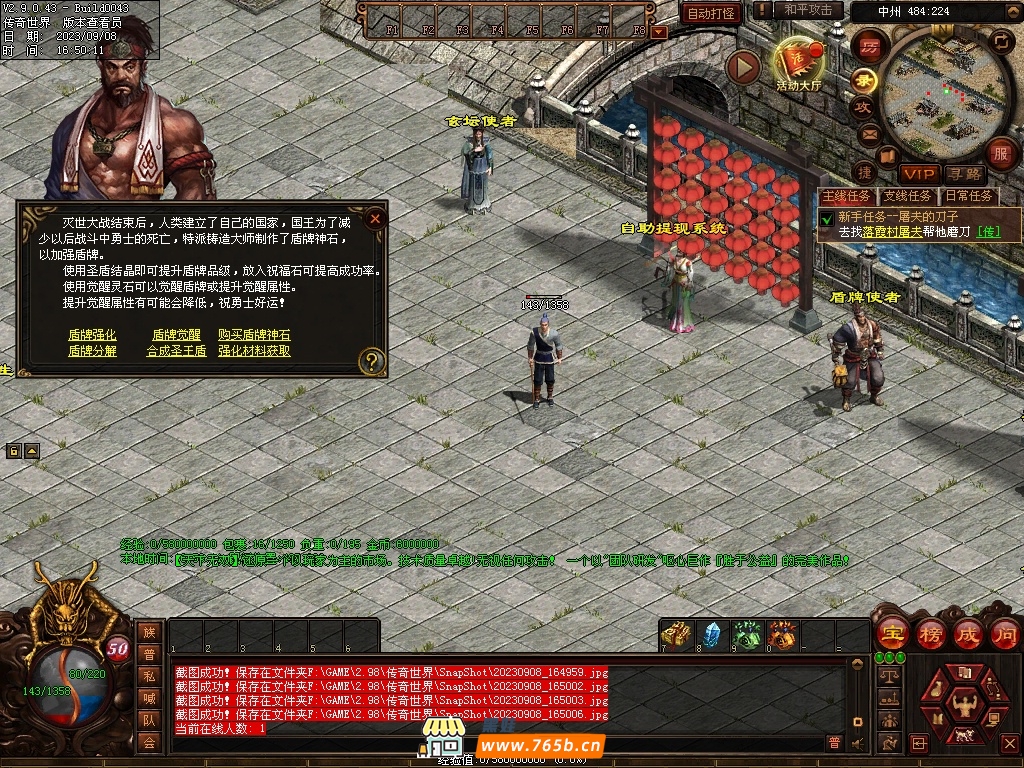The height and width of the screenshot is (768, 1024).
Task: Open the VIP panel
Action: tap(917, 174)
